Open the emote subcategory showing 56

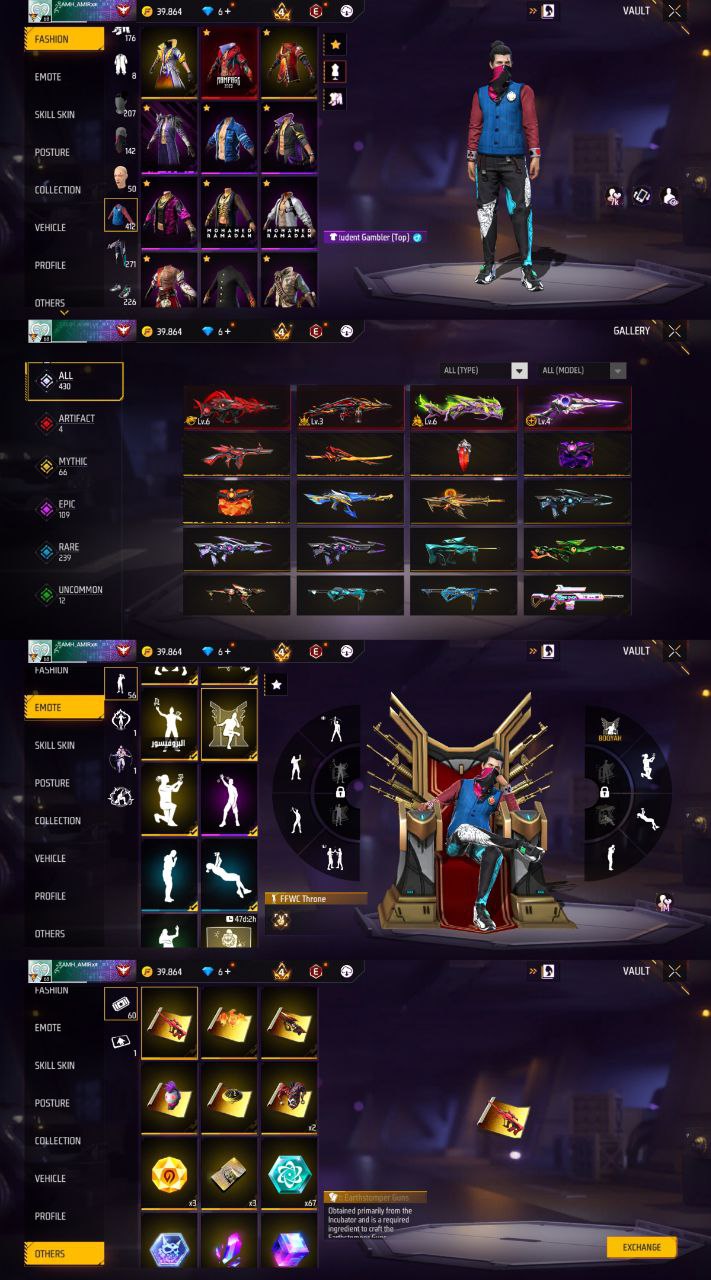(x=121, y=683)
